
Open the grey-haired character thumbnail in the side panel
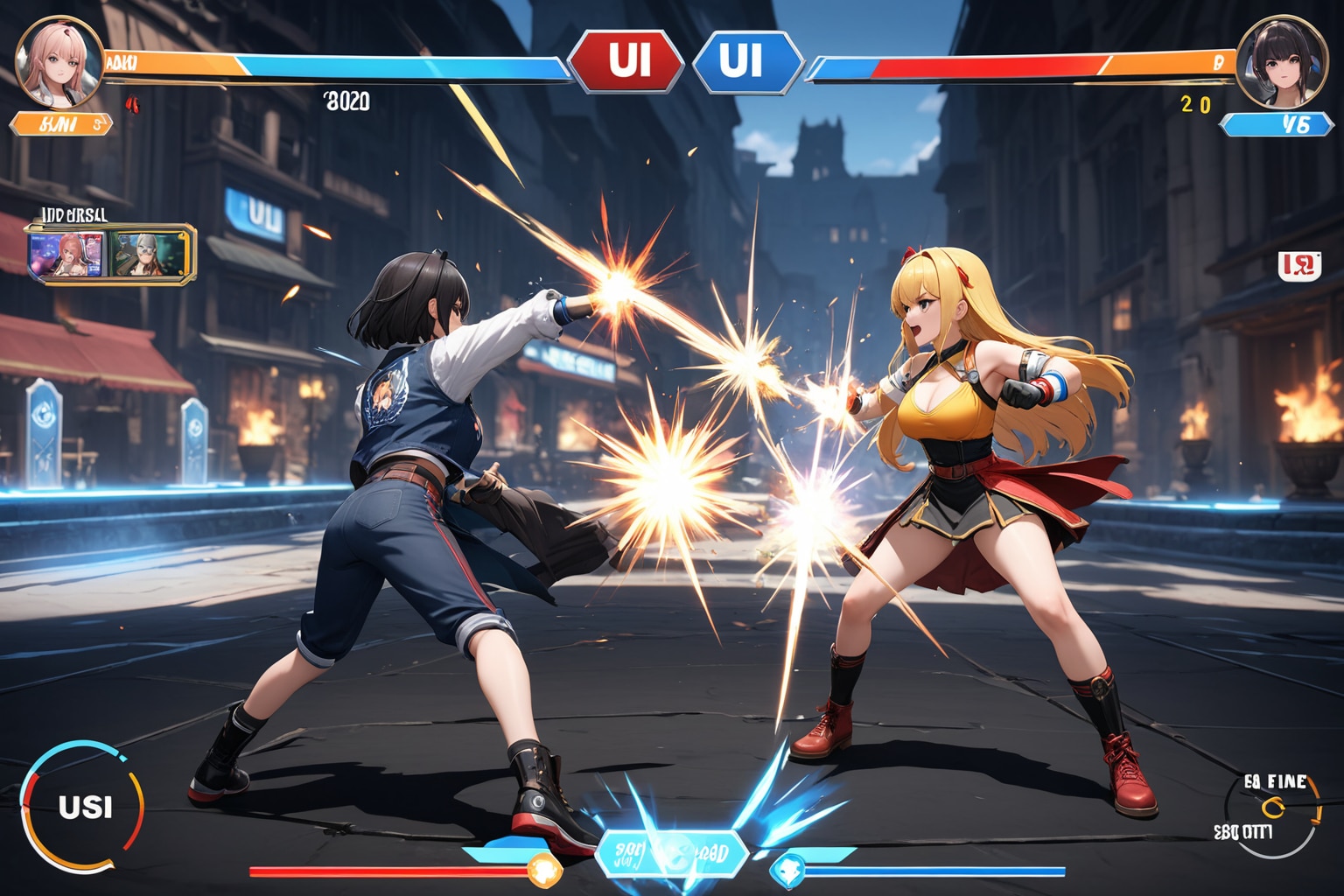click(149, 254)
